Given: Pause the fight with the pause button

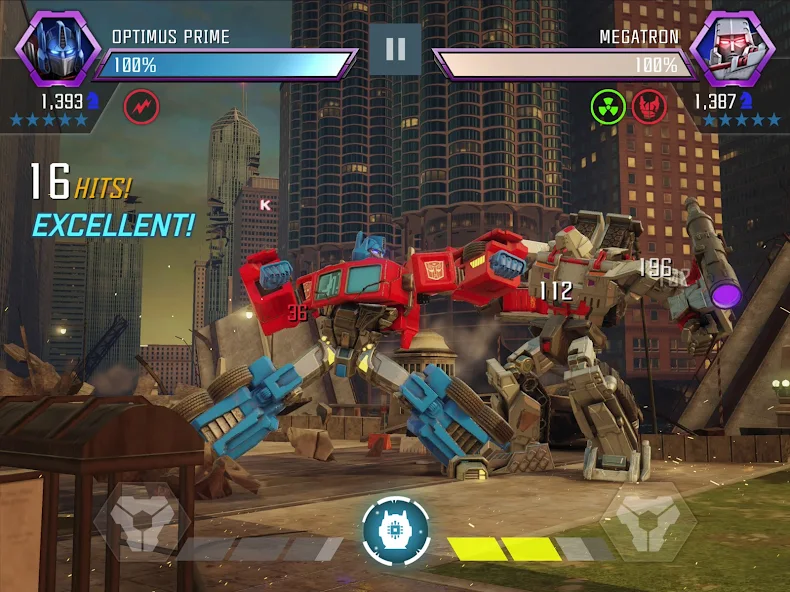Looking at the screenshot, I should [x=395, y=49].
